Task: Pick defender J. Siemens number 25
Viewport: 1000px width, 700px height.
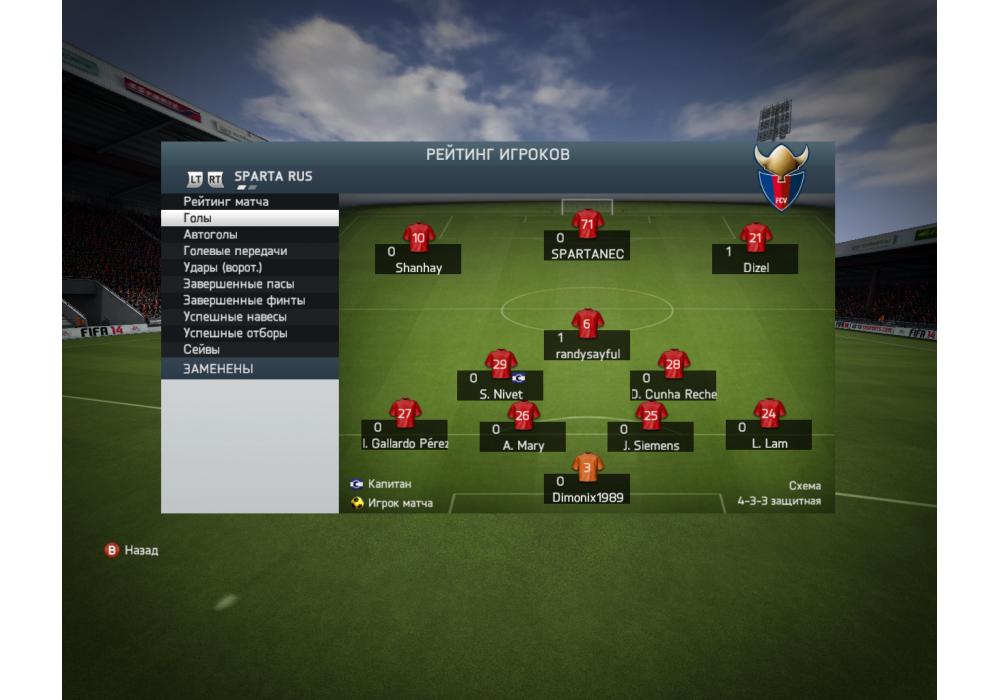Action: [651, 416]
